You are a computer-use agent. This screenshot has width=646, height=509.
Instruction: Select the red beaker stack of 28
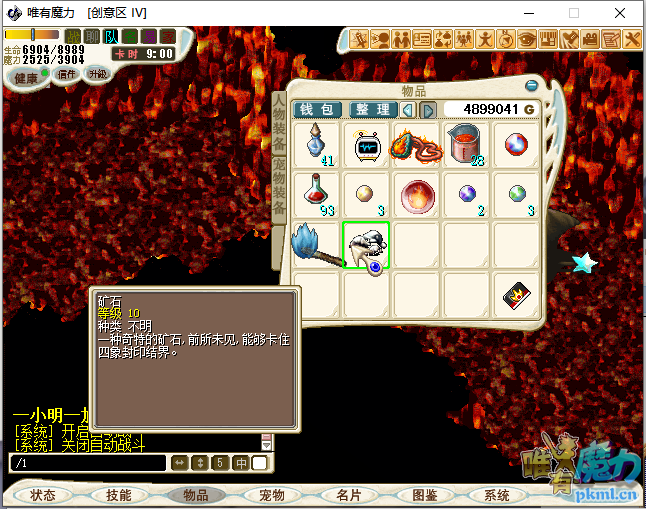tap(468, 146)
